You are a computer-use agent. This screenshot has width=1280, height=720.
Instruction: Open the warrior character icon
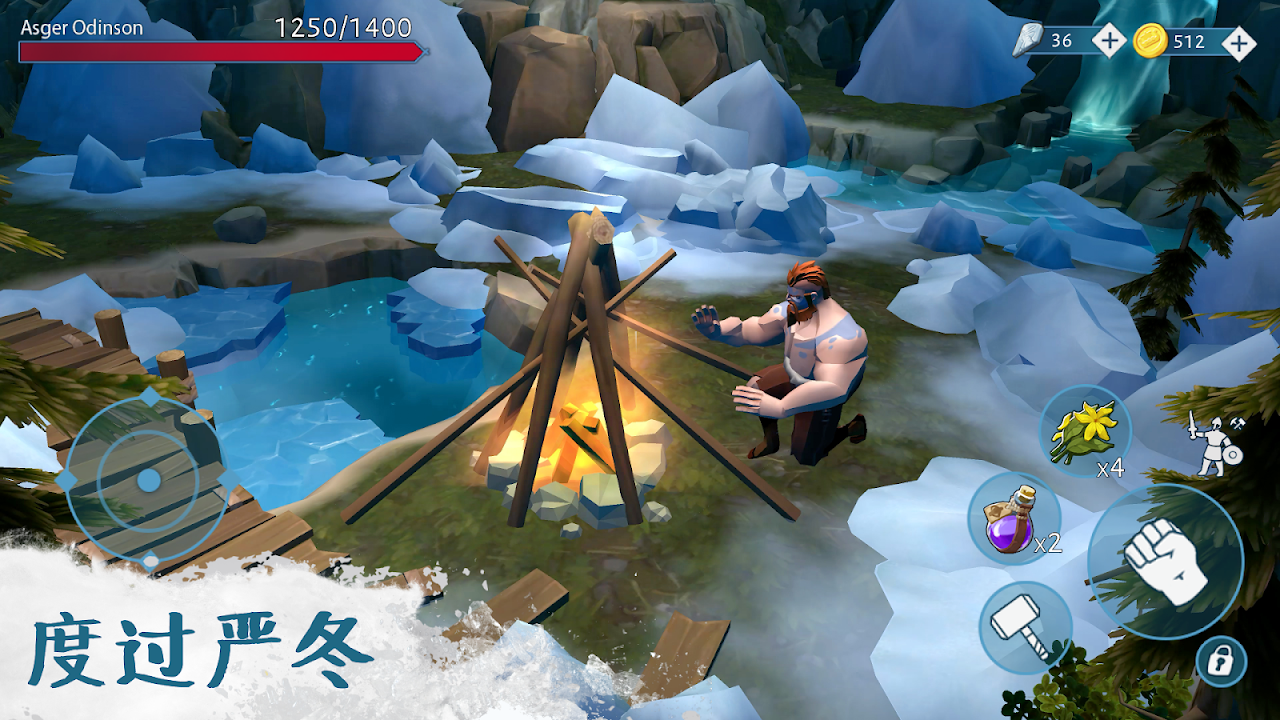point(1216,443)
